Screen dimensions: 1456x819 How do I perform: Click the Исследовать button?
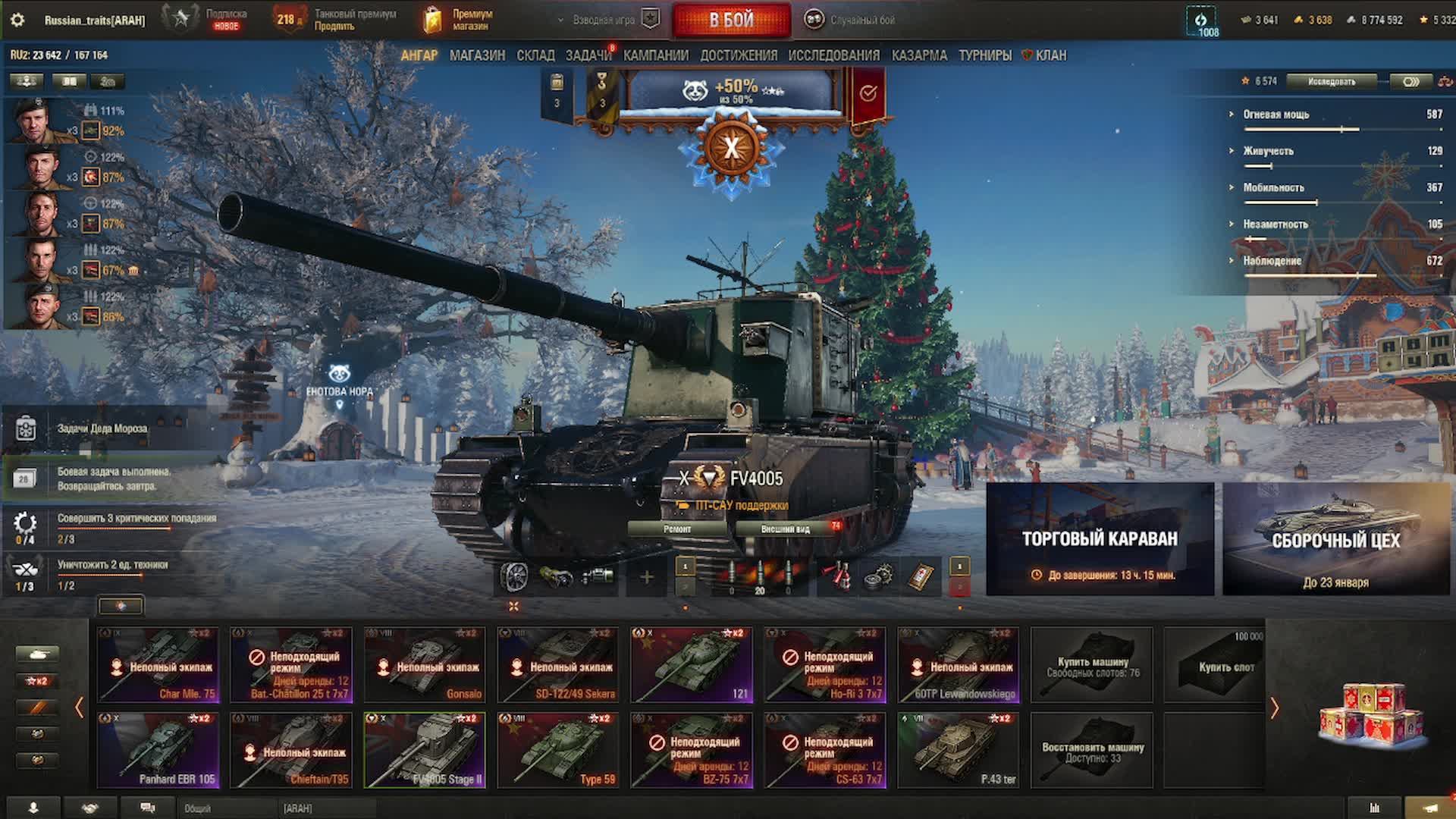tap(1331, 81)
